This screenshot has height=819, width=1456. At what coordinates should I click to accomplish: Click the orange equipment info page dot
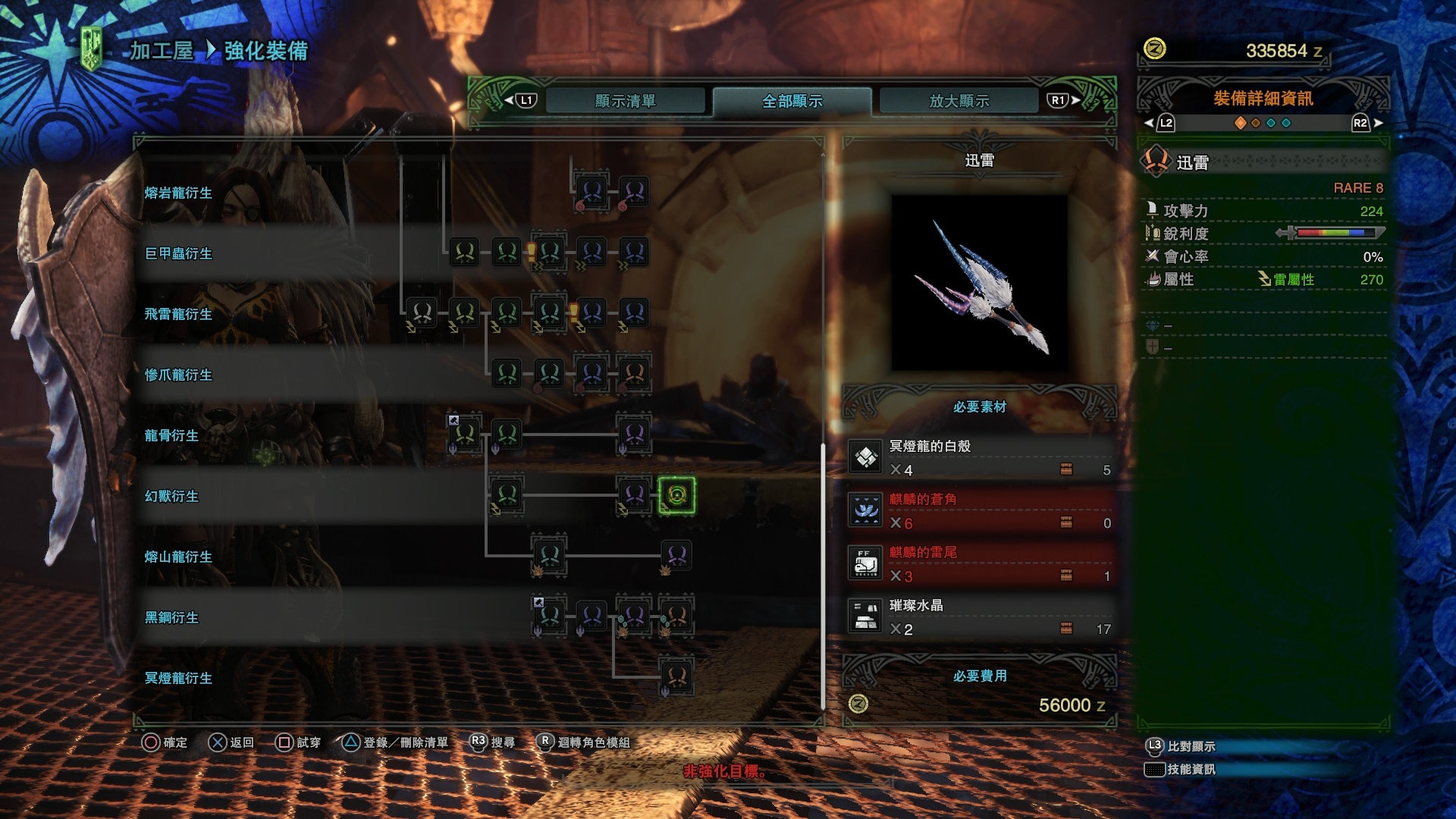point(1241,123)
